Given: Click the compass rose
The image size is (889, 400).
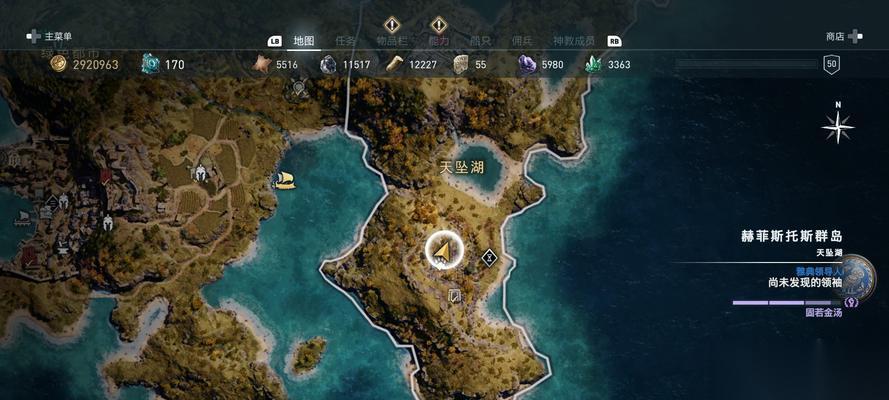Looking at the screenshot, I should (837, 125).
